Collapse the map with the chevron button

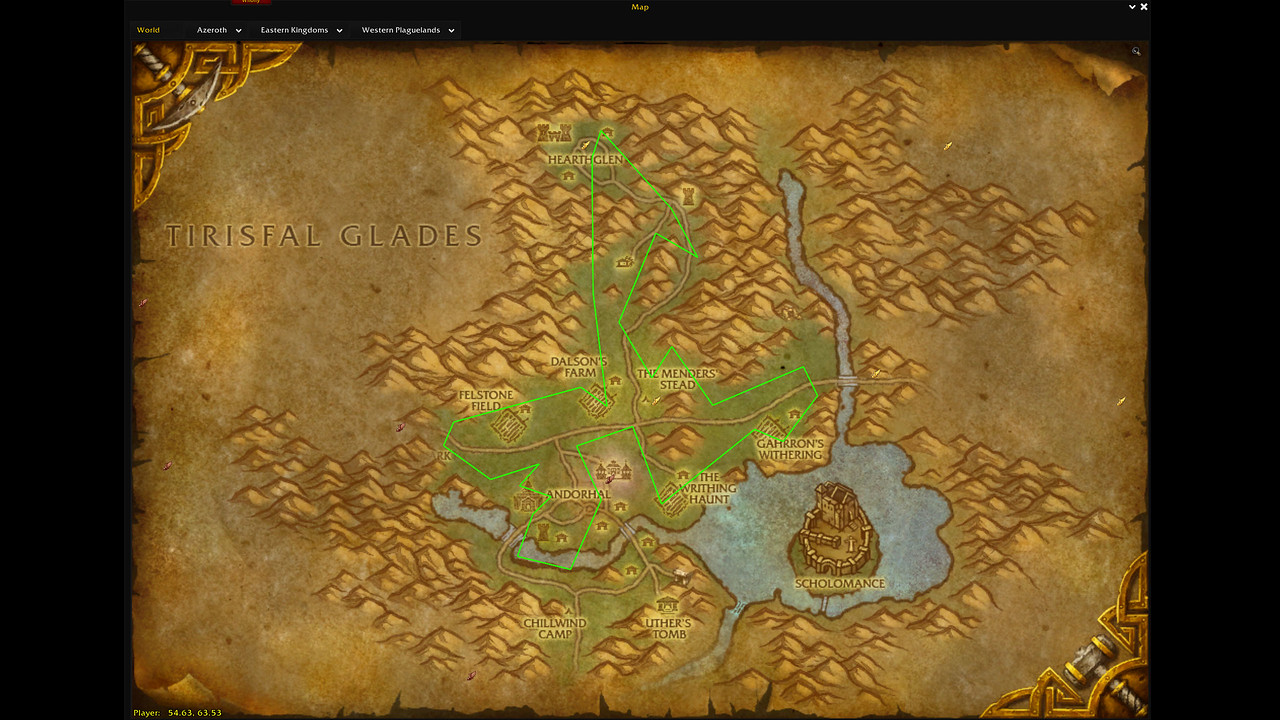pyautogui.click(x=1131, y=7)
